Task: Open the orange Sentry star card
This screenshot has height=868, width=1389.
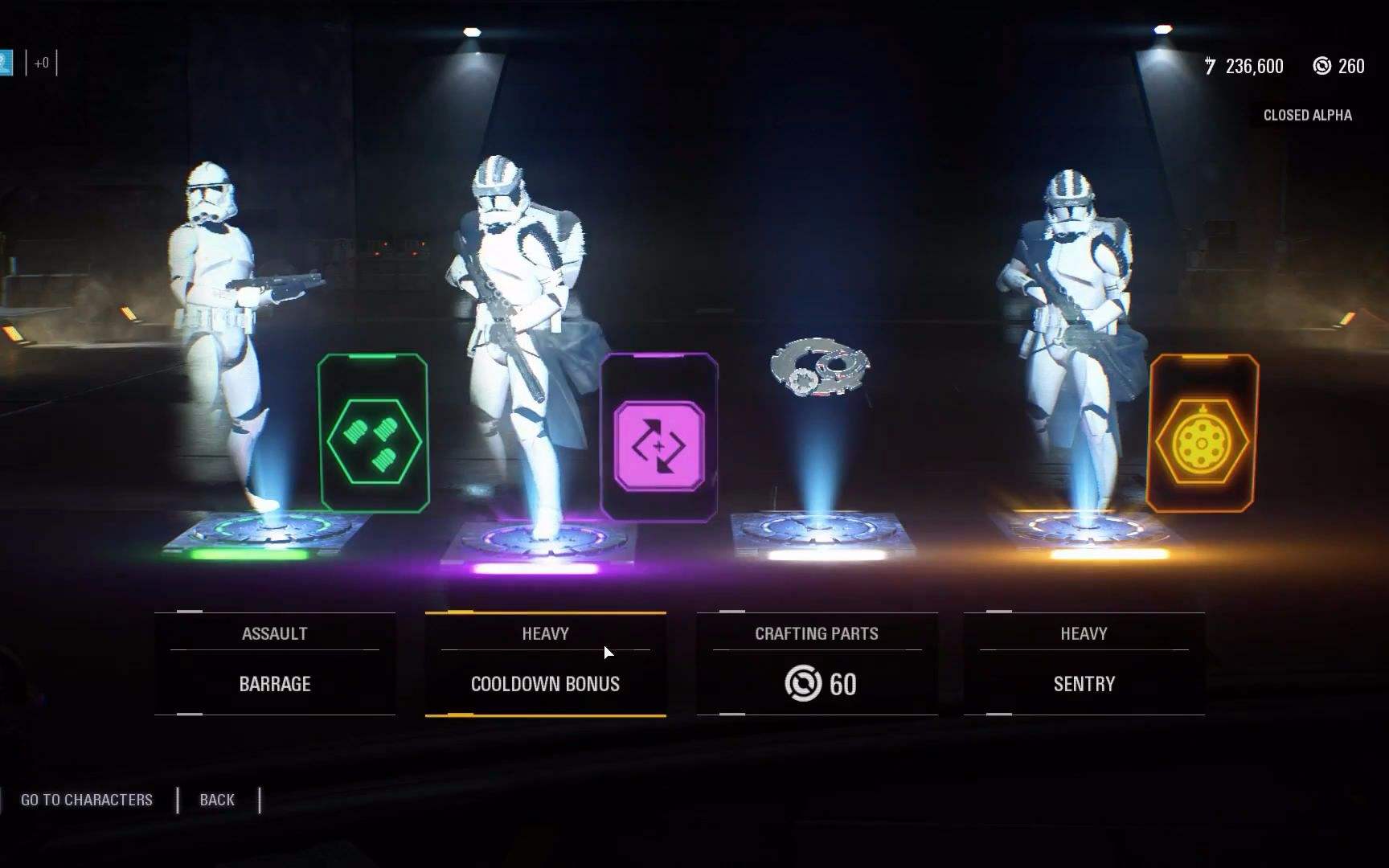Action: [x=1203, y=434]
